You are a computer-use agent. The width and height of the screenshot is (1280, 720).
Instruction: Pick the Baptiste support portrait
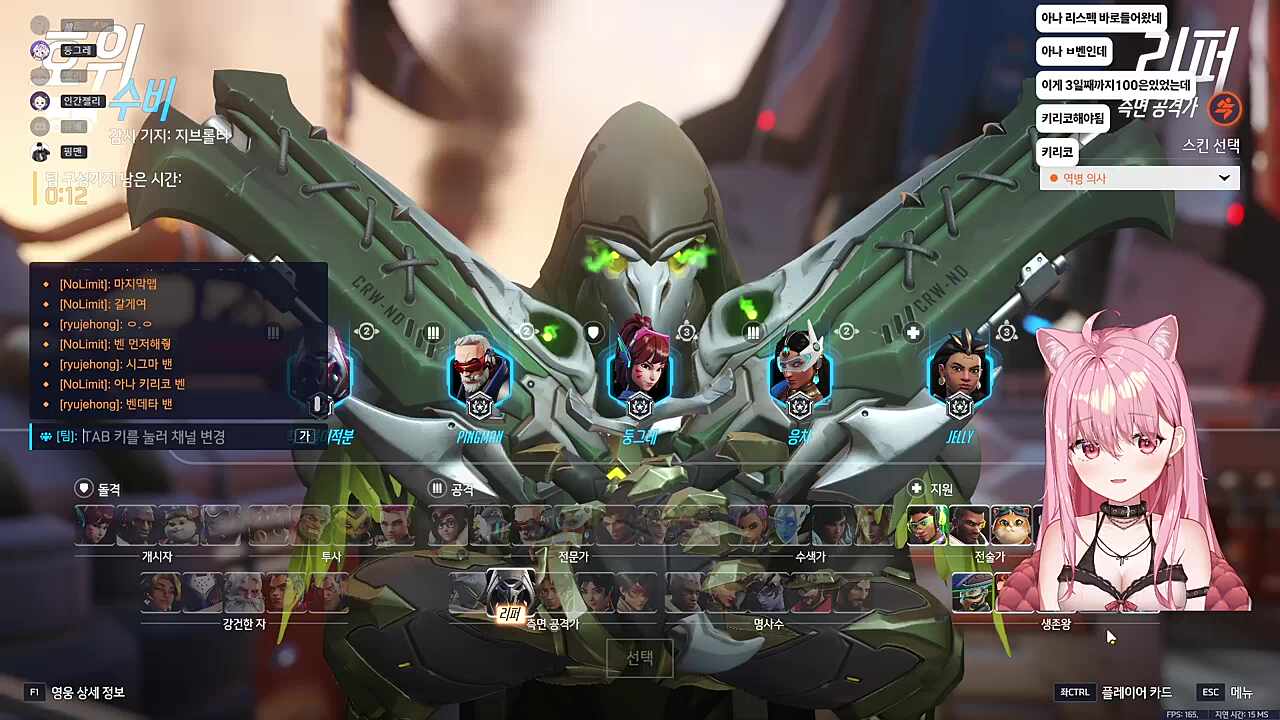coord(969,525)
